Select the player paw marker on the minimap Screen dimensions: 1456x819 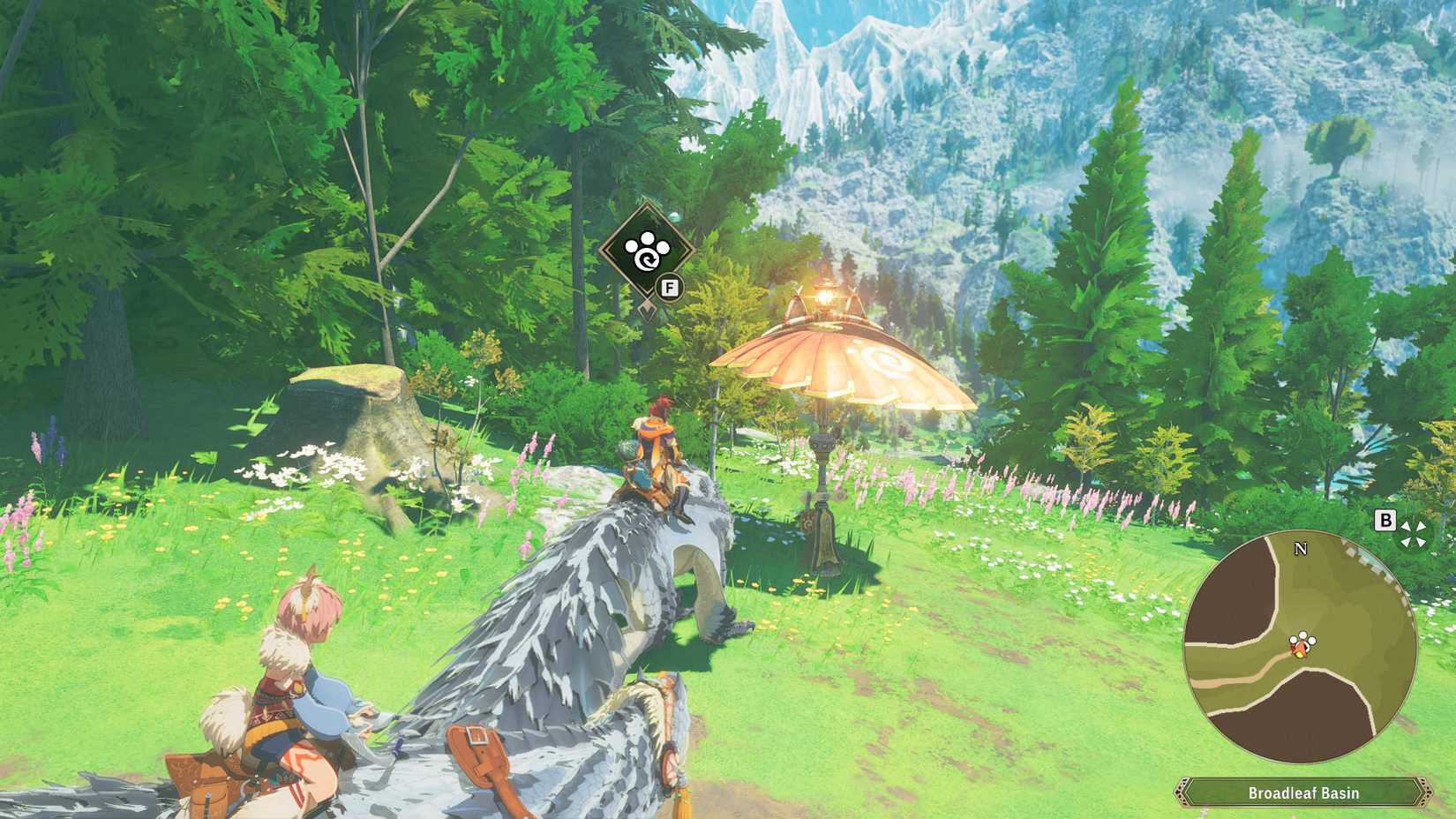[1300, 644]
